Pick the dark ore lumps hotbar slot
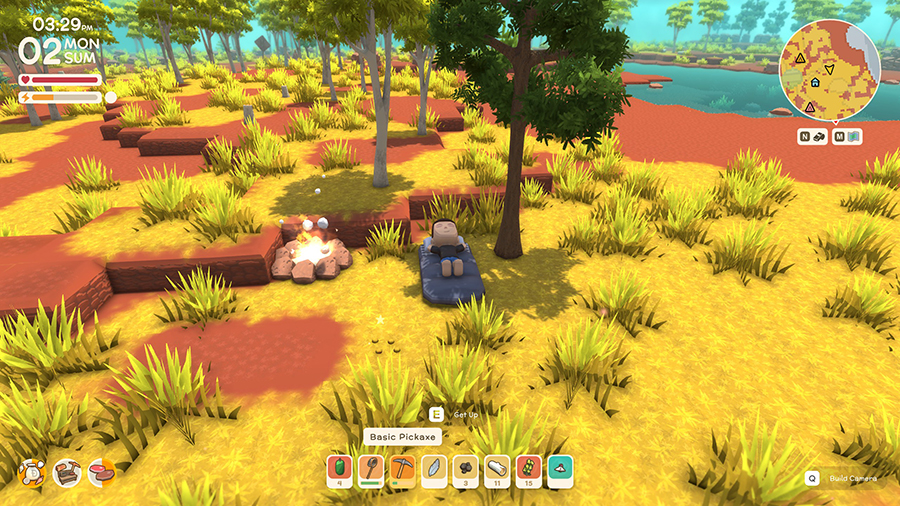900x506 pixels. coord(466,470)
